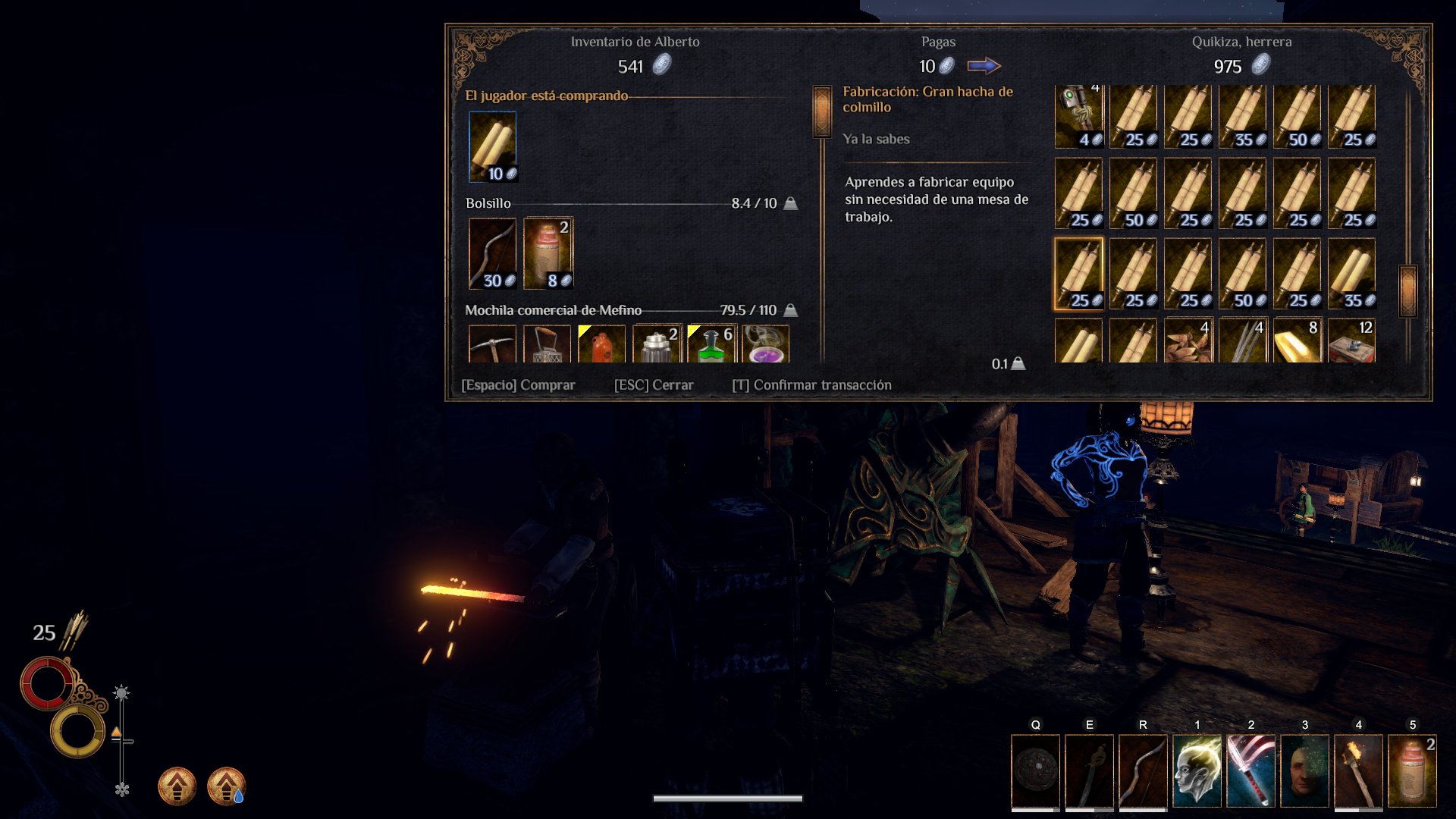The image size is (1456, 819).
Task: Select the lantern in the backpack
Action: (x=548, y=345)
